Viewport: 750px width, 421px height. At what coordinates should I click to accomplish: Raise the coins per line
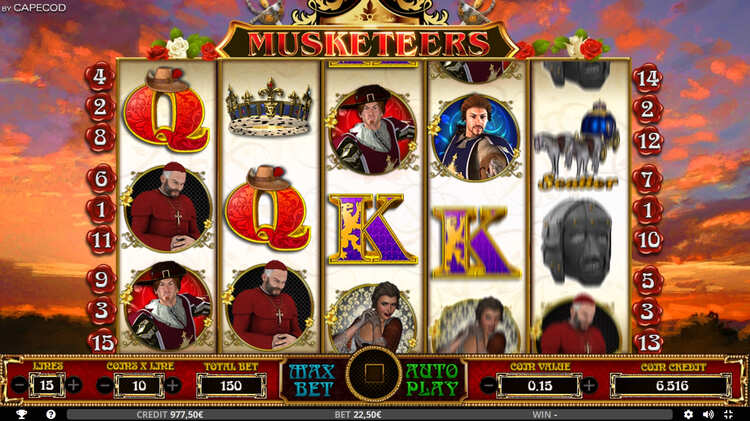[x=173, y=385]
